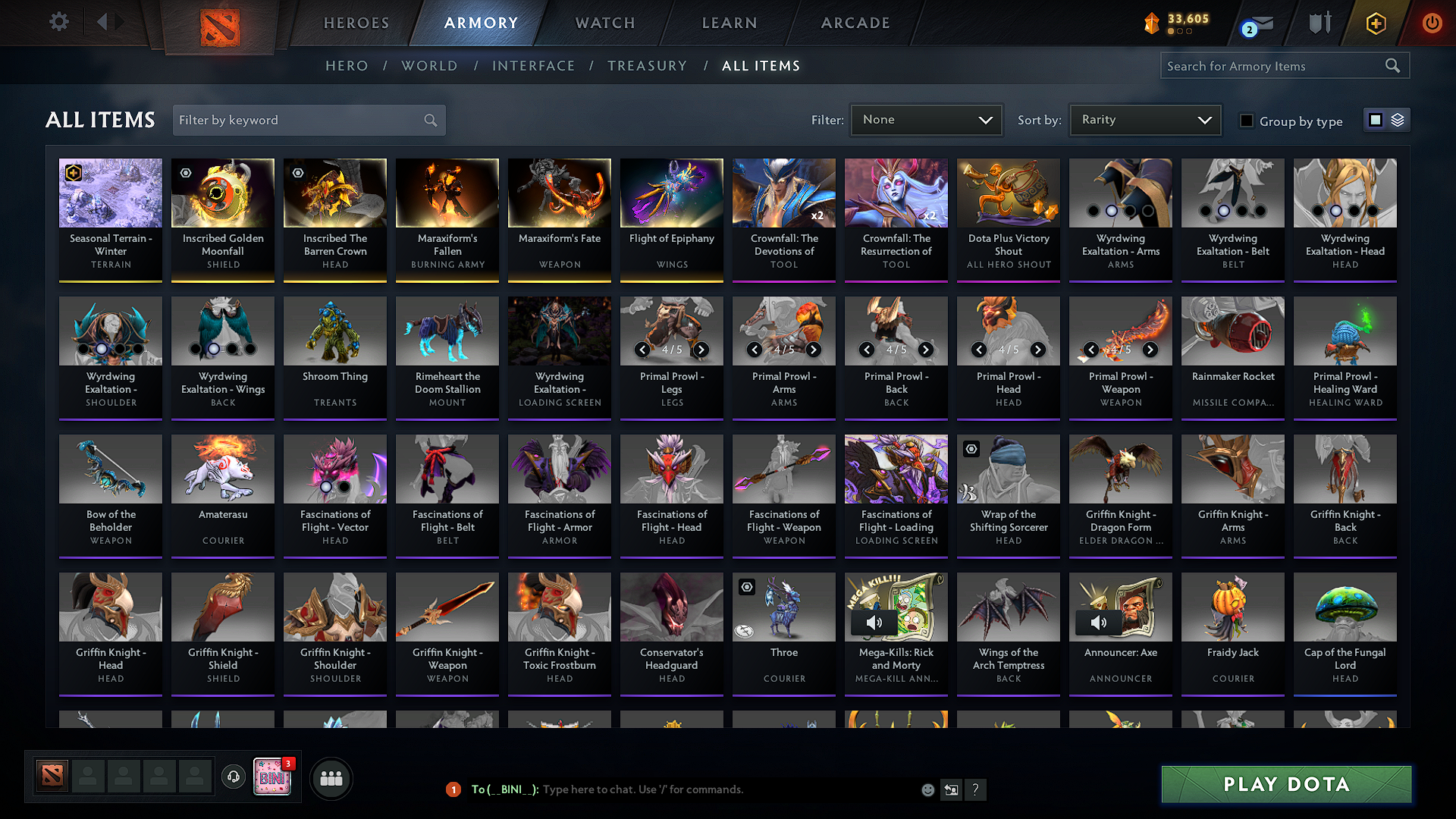Click the voice chat headset icon
Screen dimensions: 1456x819
tap(233, 777)
